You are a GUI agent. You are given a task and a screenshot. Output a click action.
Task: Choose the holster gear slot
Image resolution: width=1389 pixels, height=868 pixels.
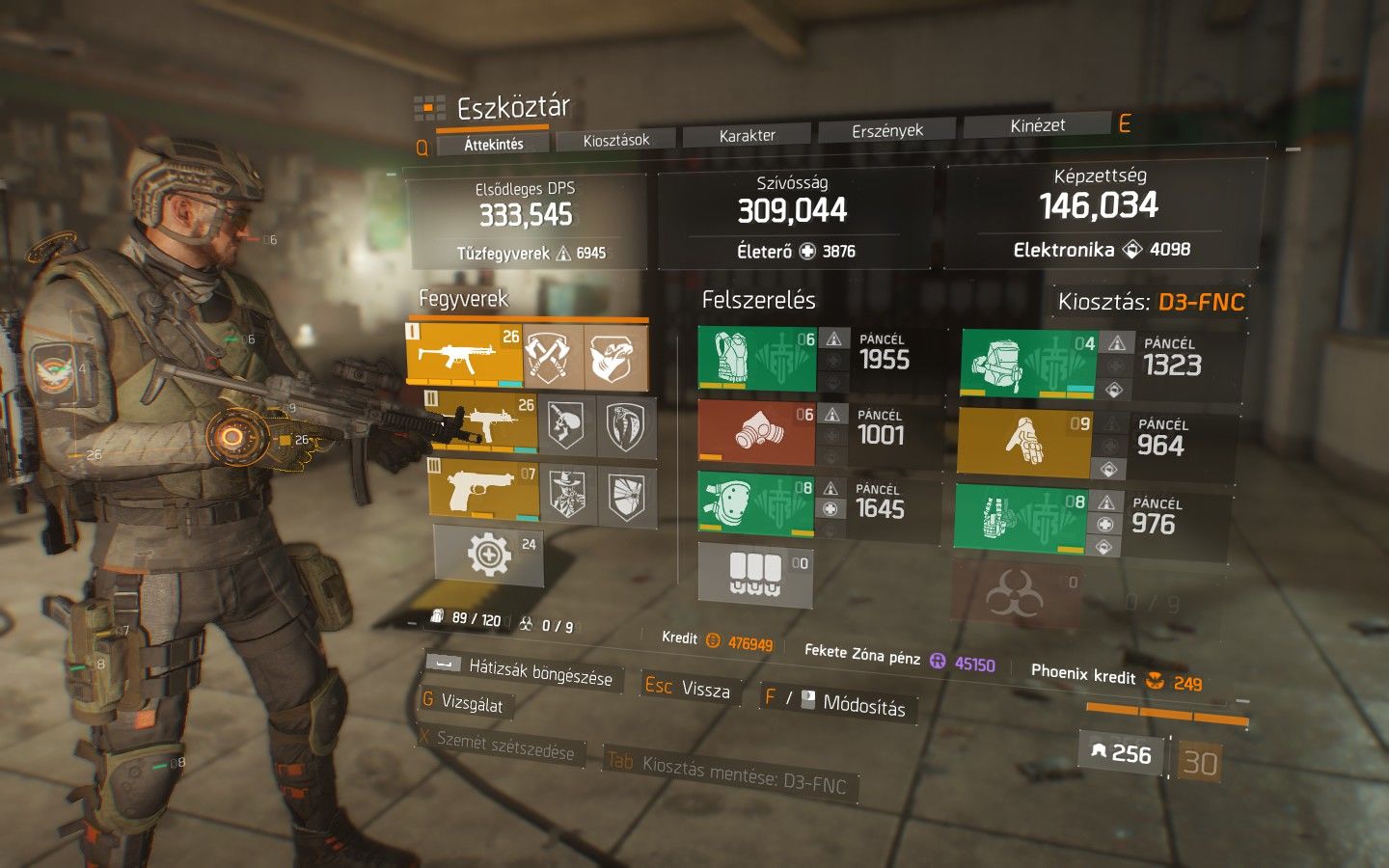tap(1021, 519)
